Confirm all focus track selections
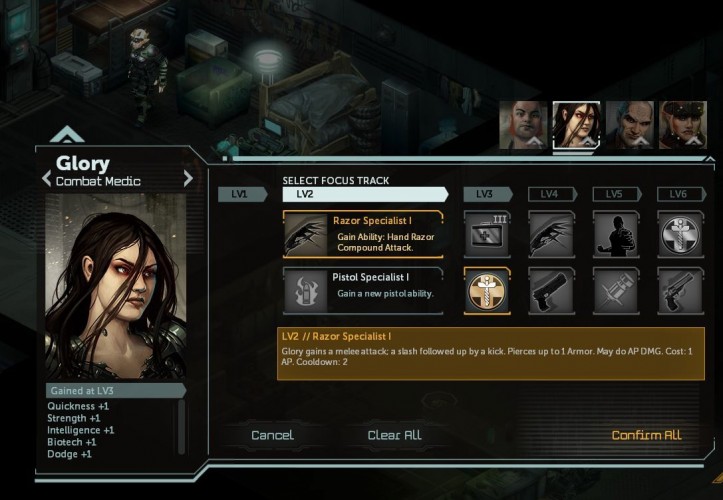 click(646, 435)
